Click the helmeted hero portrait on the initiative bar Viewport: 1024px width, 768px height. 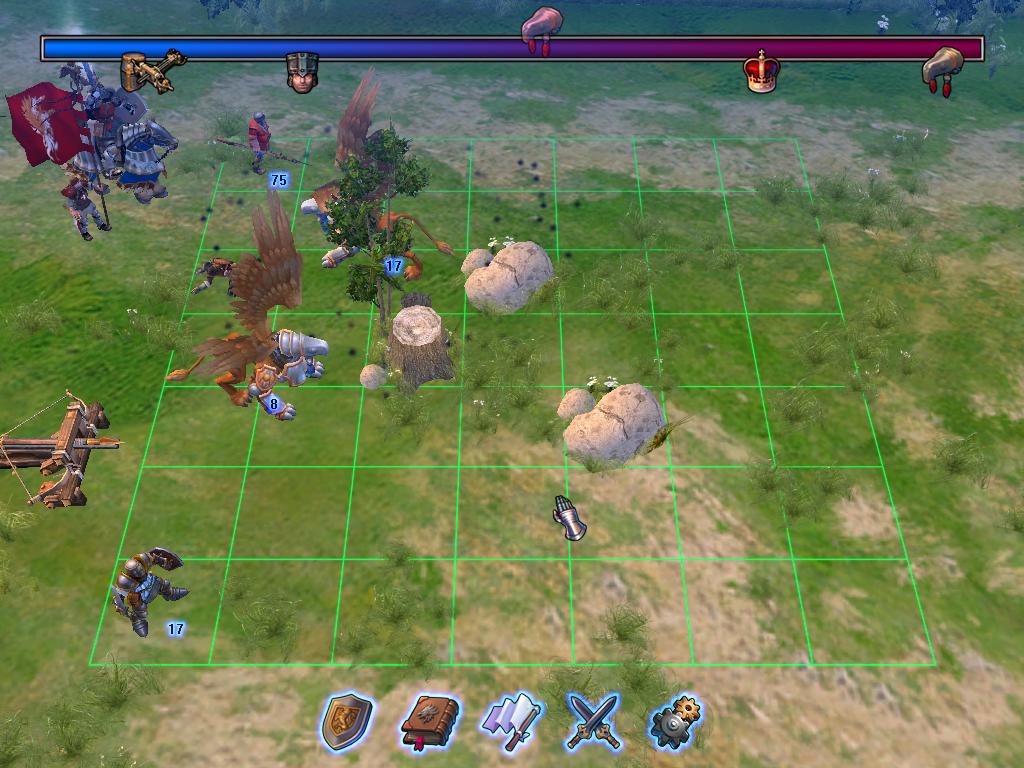point(302,72)
